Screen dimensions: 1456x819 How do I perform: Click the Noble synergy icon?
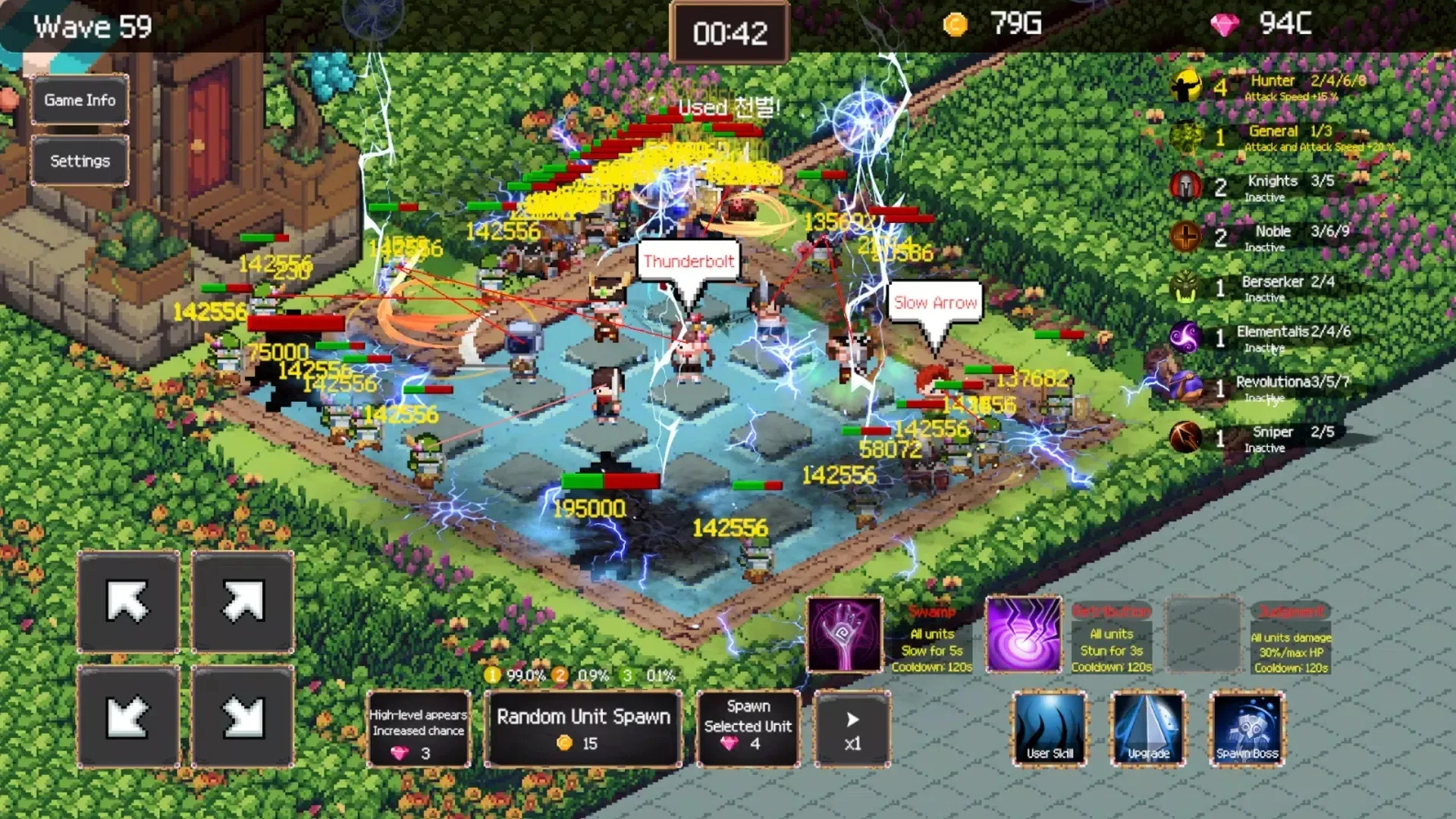1186,237
